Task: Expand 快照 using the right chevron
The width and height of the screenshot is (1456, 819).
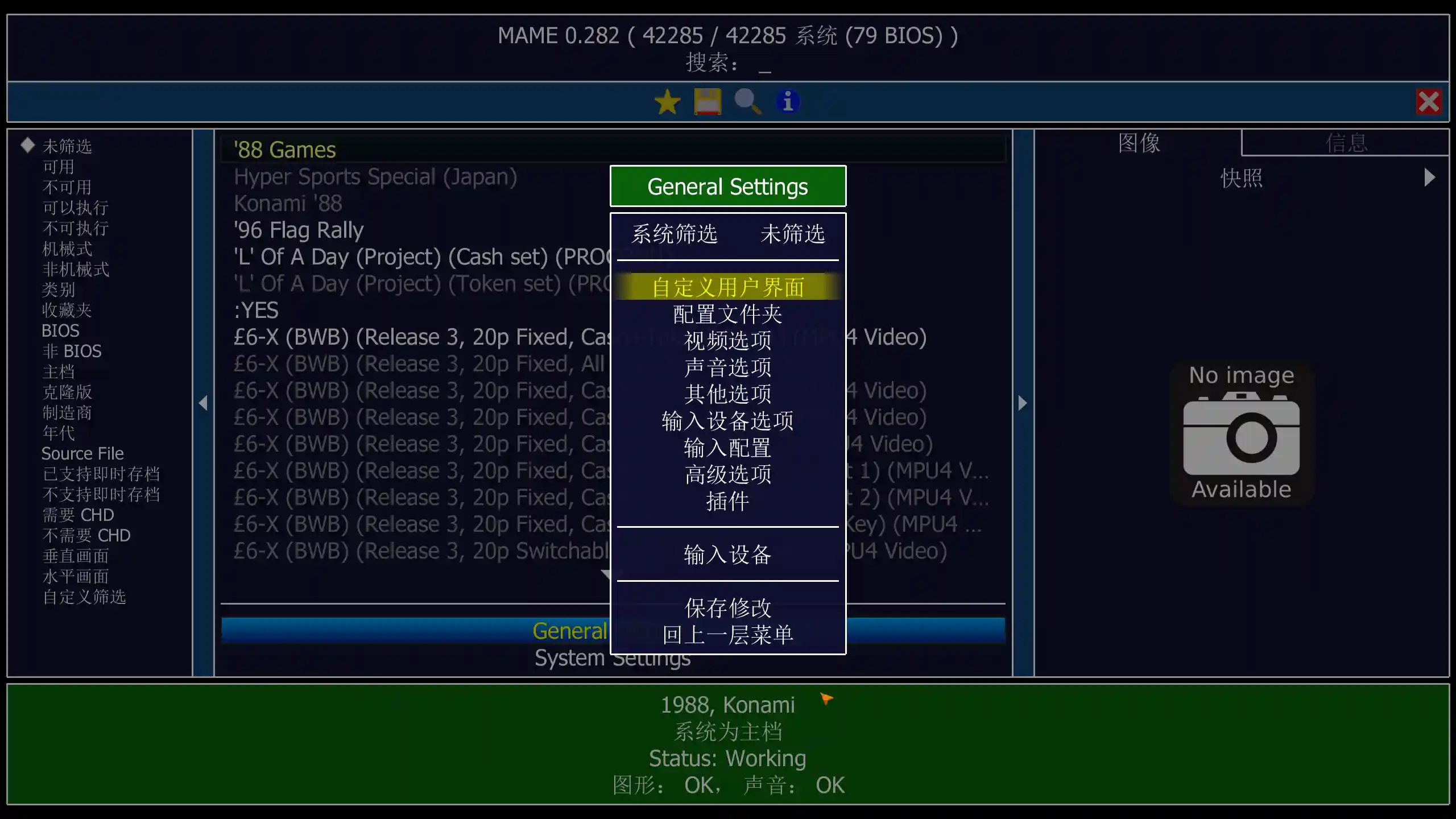Action: pos(1429,177)
